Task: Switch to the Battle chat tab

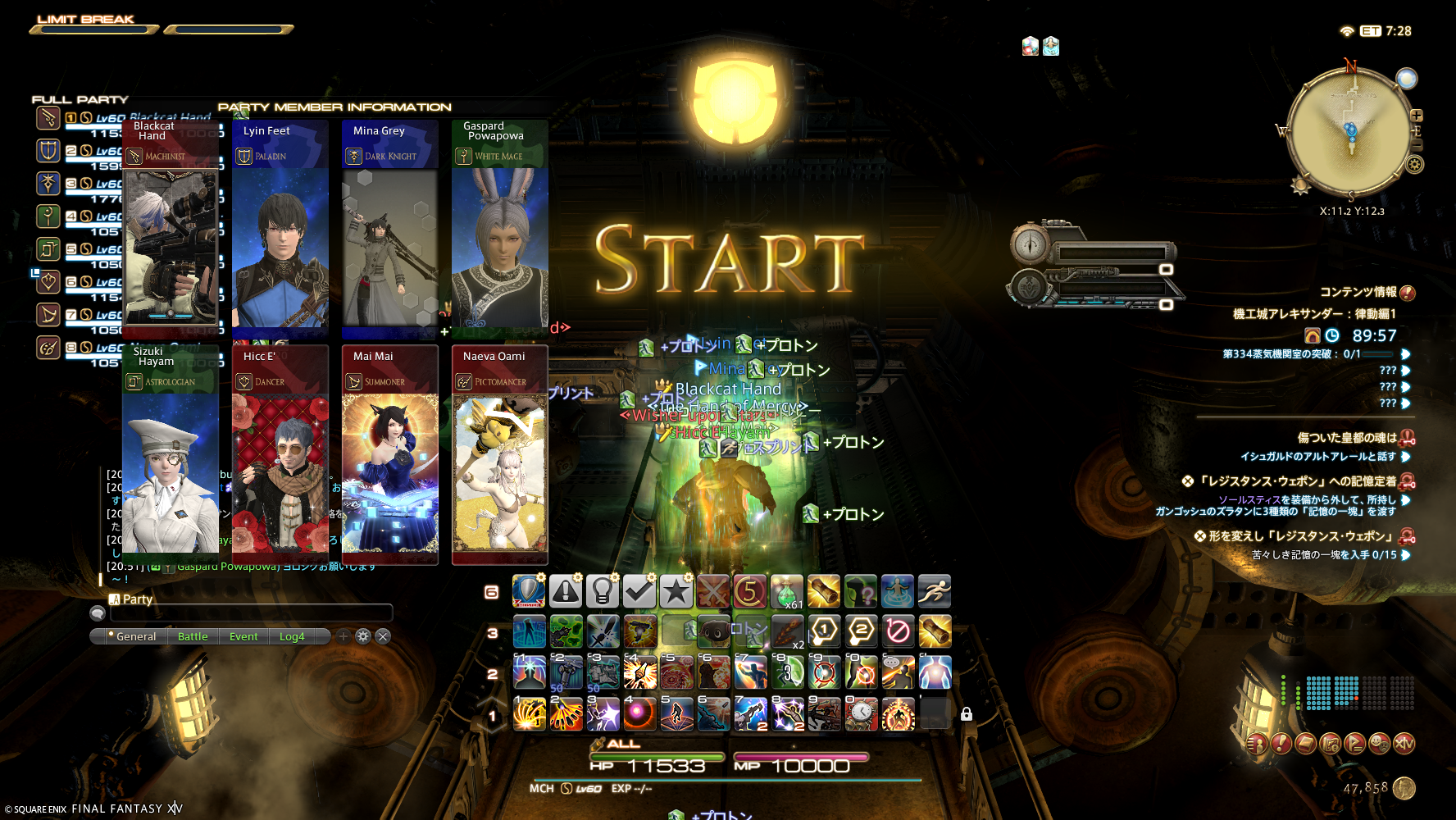Action: coord(193,636)
